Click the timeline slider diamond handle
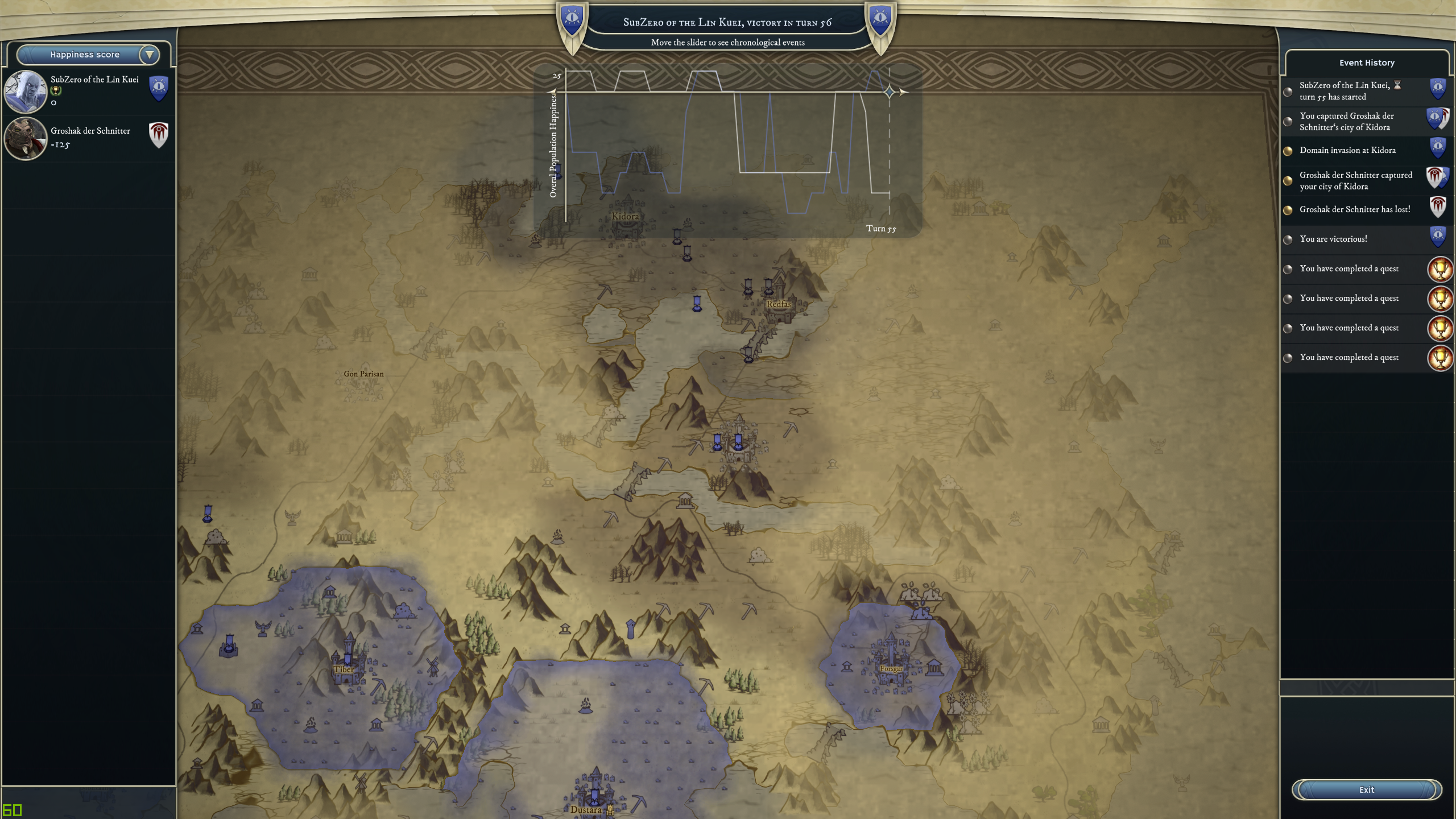Viewport: 1456px width, 819px height. coord(890,92)
